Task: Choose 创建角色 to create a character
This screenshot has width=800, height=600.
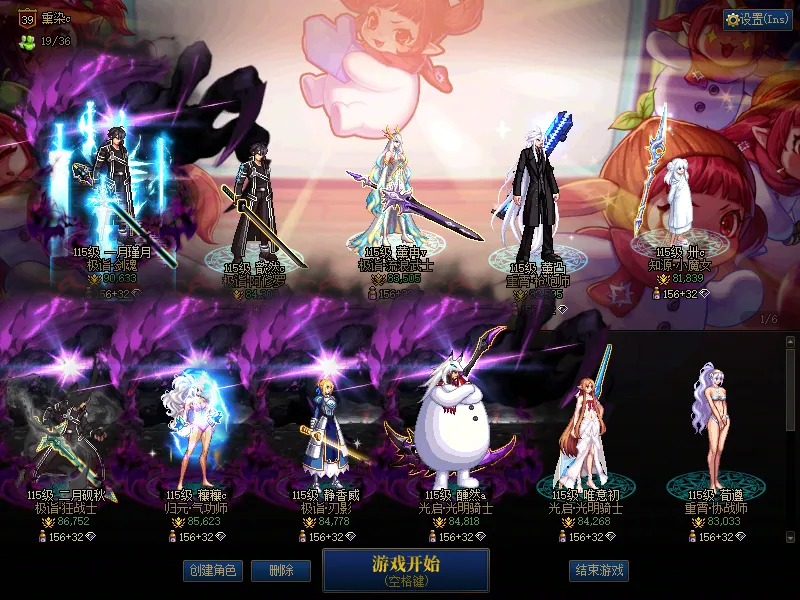Action: 212,571
